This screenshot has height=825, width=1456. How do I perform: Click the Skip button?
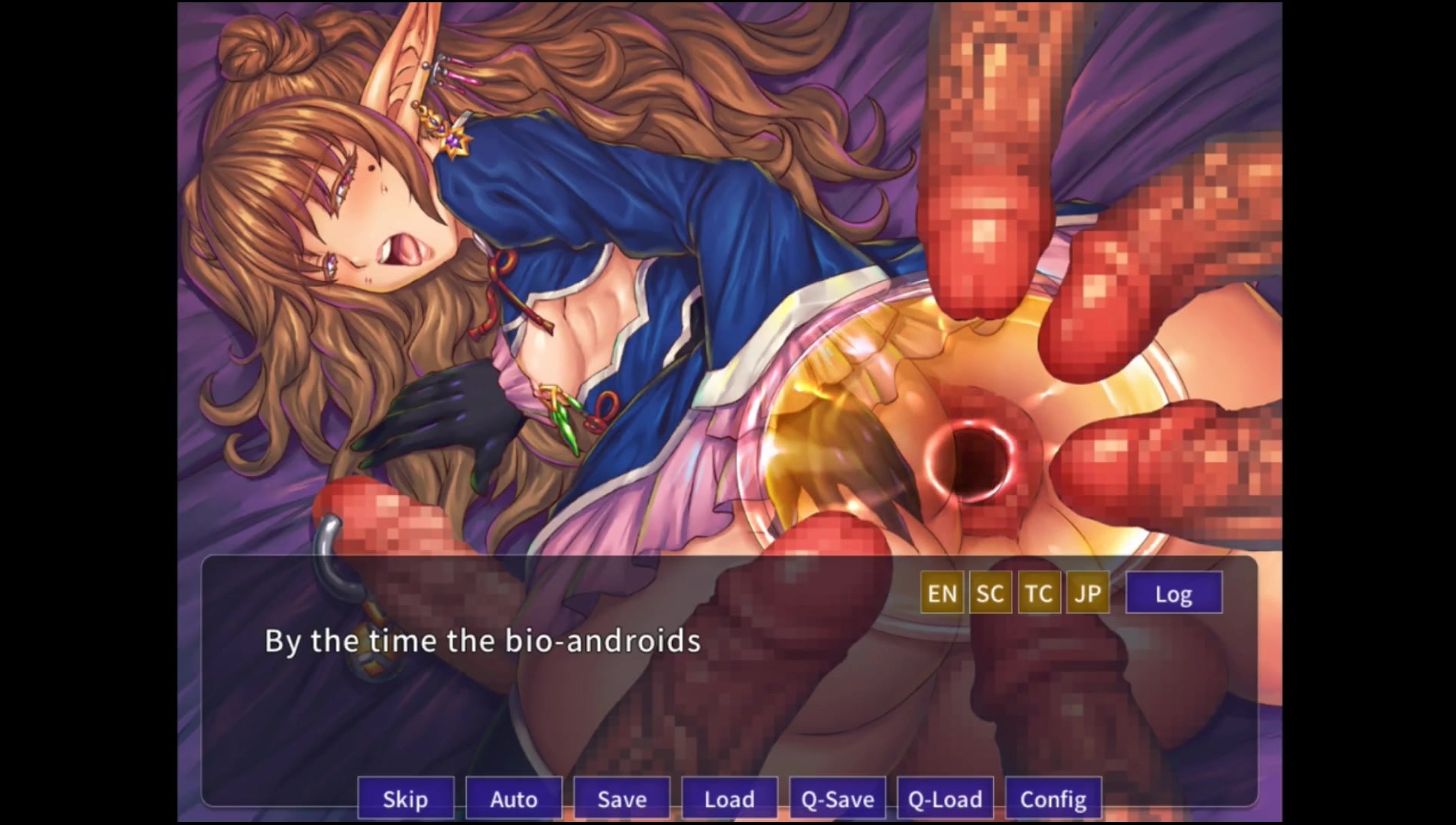405,799
